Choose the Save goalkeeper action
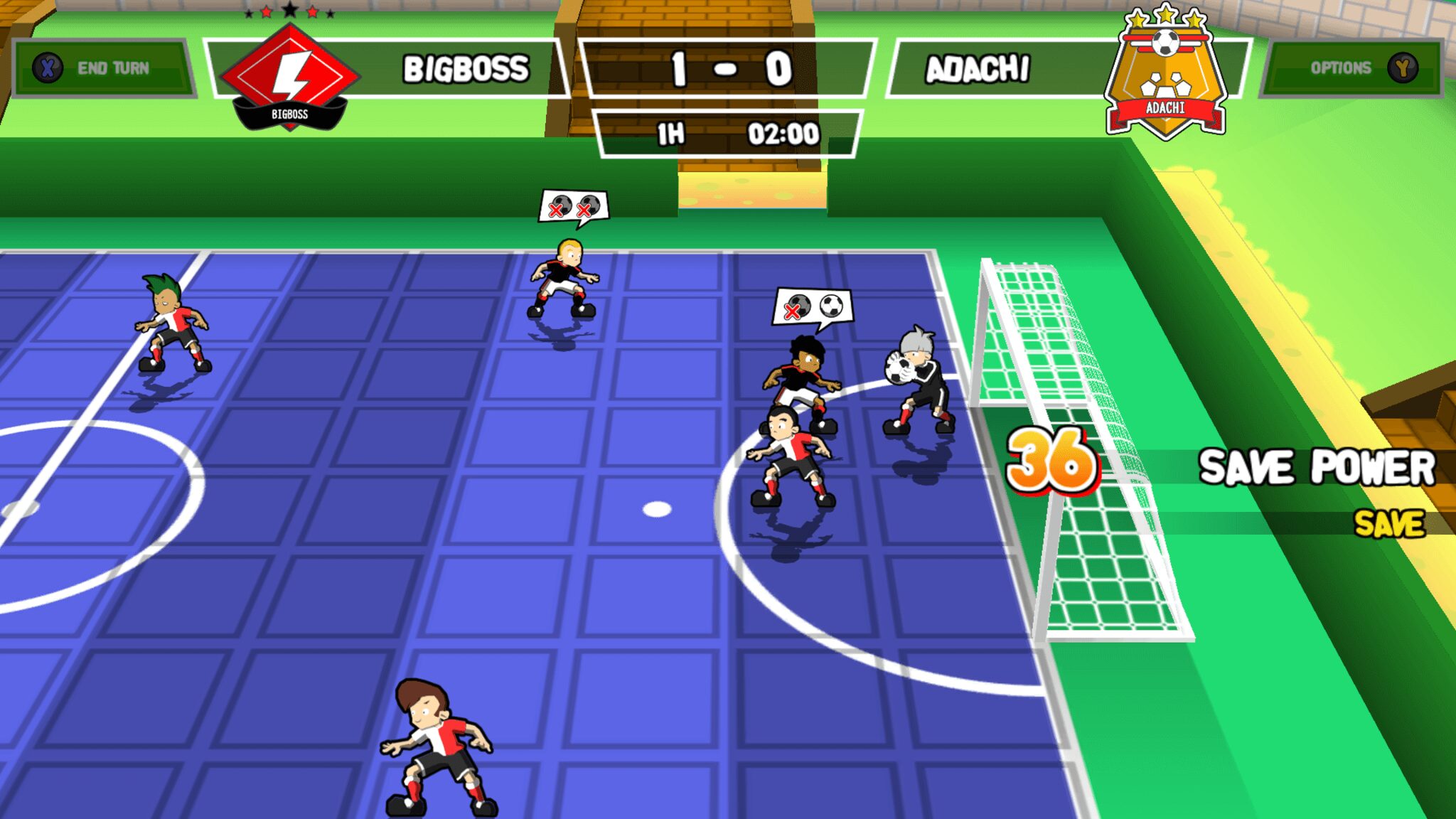Image resolution: width=1456 pixels, height=819 pixels. coord(1388,524)
